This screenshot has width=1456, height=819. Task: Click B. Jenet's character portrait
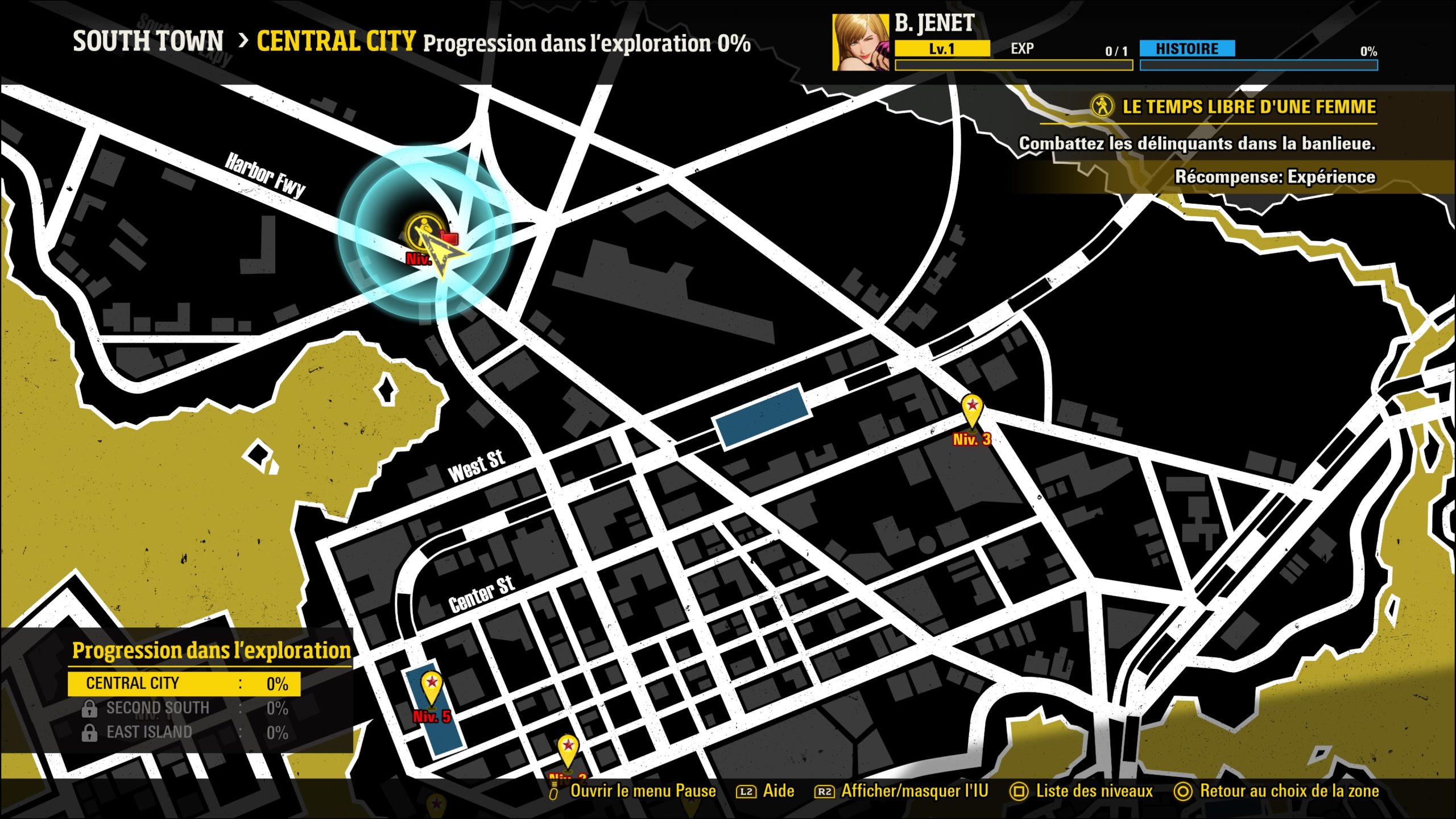861,43
